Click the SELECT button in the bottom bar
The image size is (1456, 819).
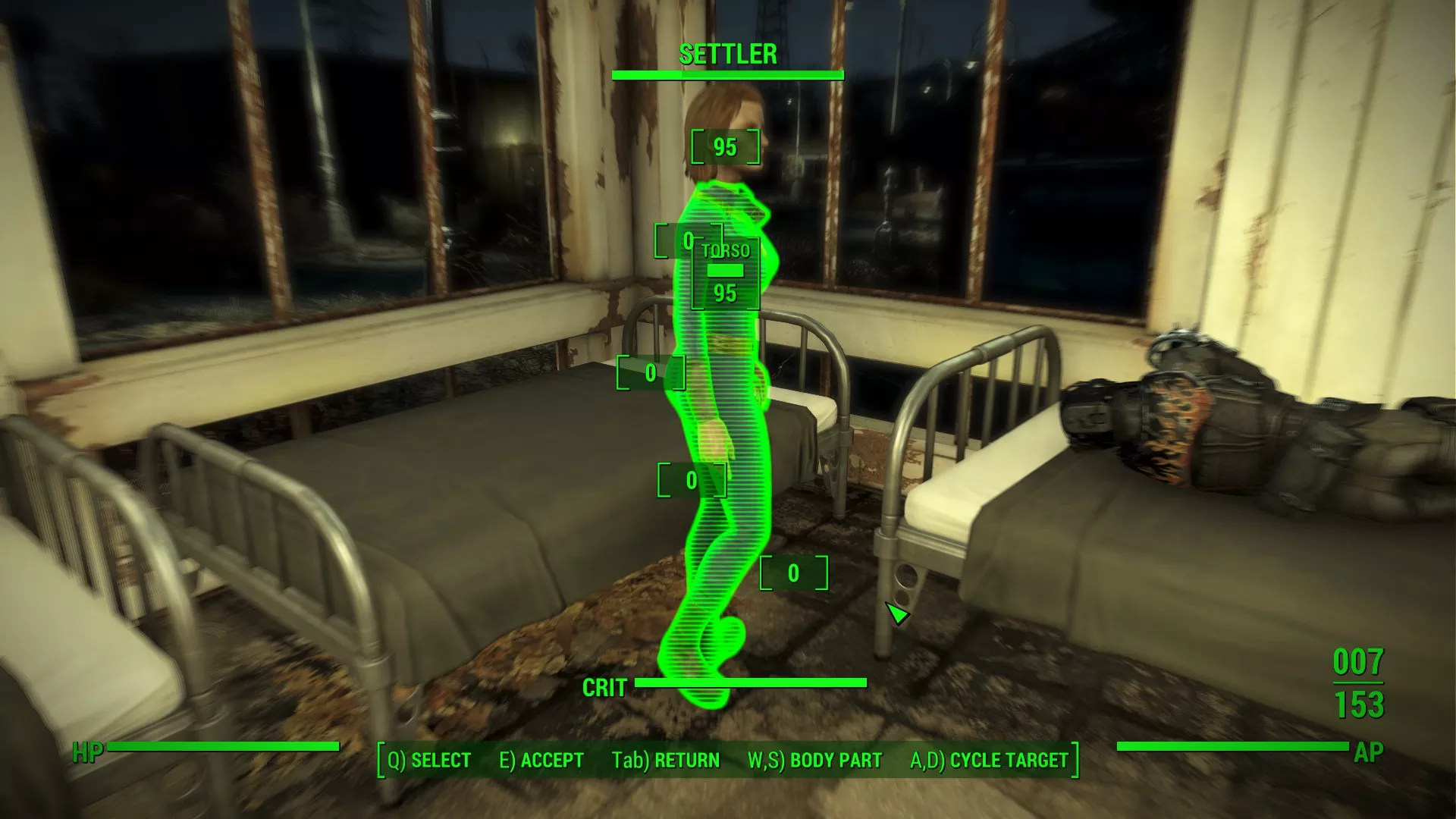click(x=429, y=760)
